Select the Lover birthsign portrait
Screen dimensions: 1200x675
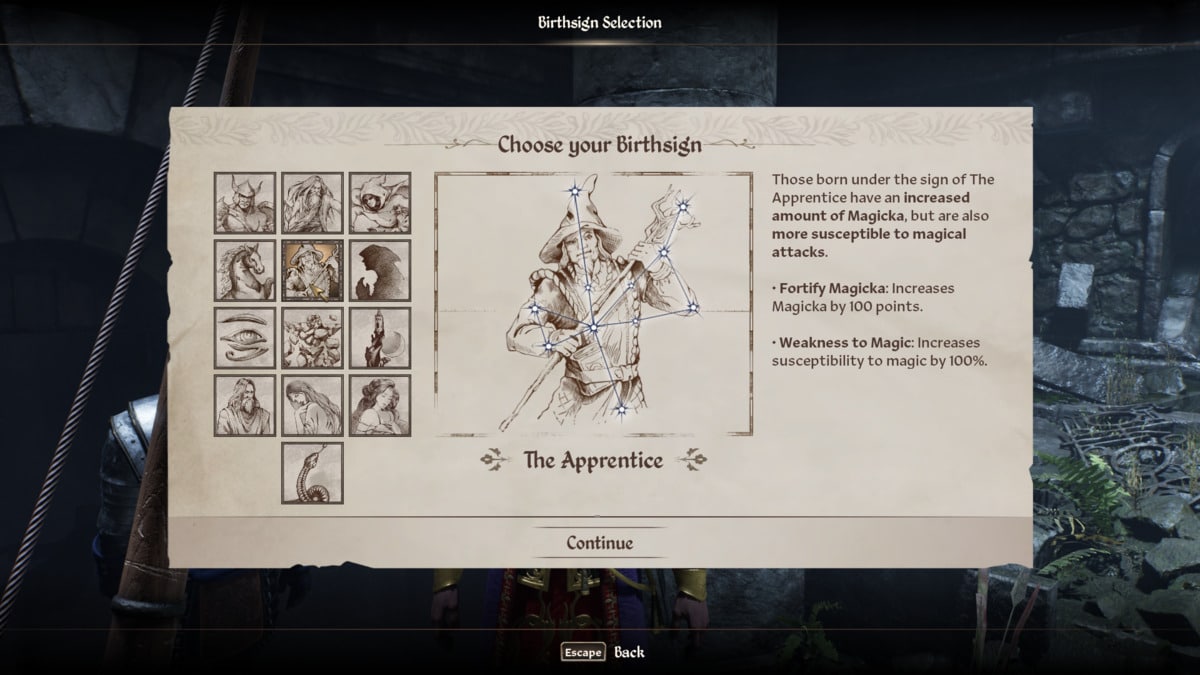380,405
